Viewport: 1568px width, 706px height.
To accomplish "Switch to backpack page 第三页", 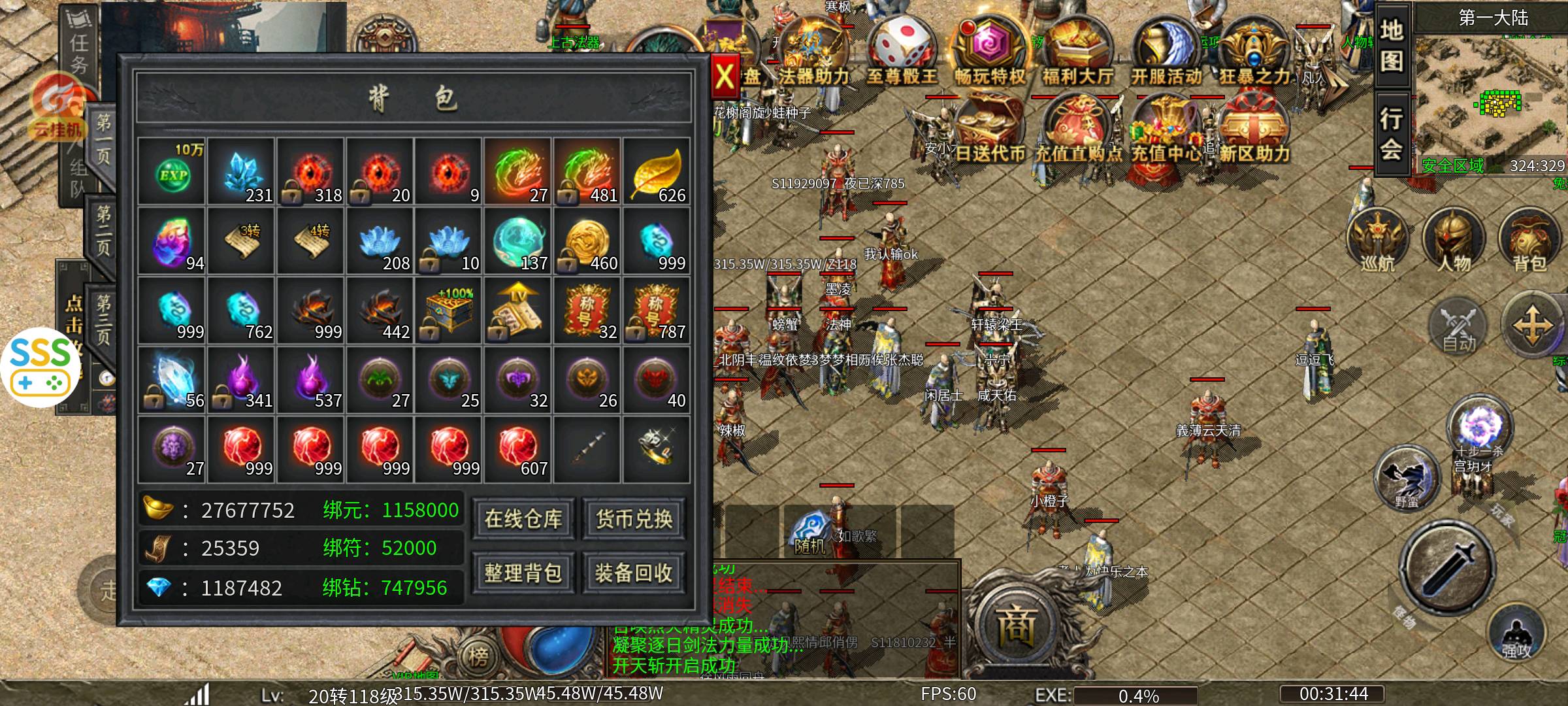I will pos(103,319).
